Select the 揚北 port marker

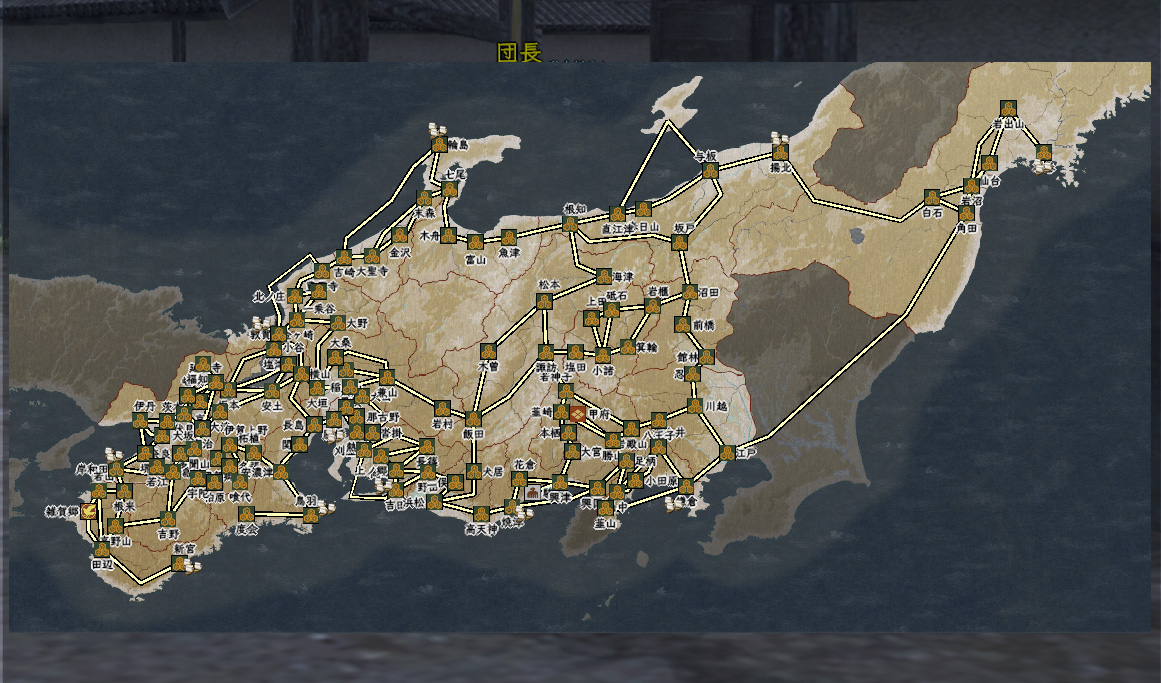[x=780, y=152]
